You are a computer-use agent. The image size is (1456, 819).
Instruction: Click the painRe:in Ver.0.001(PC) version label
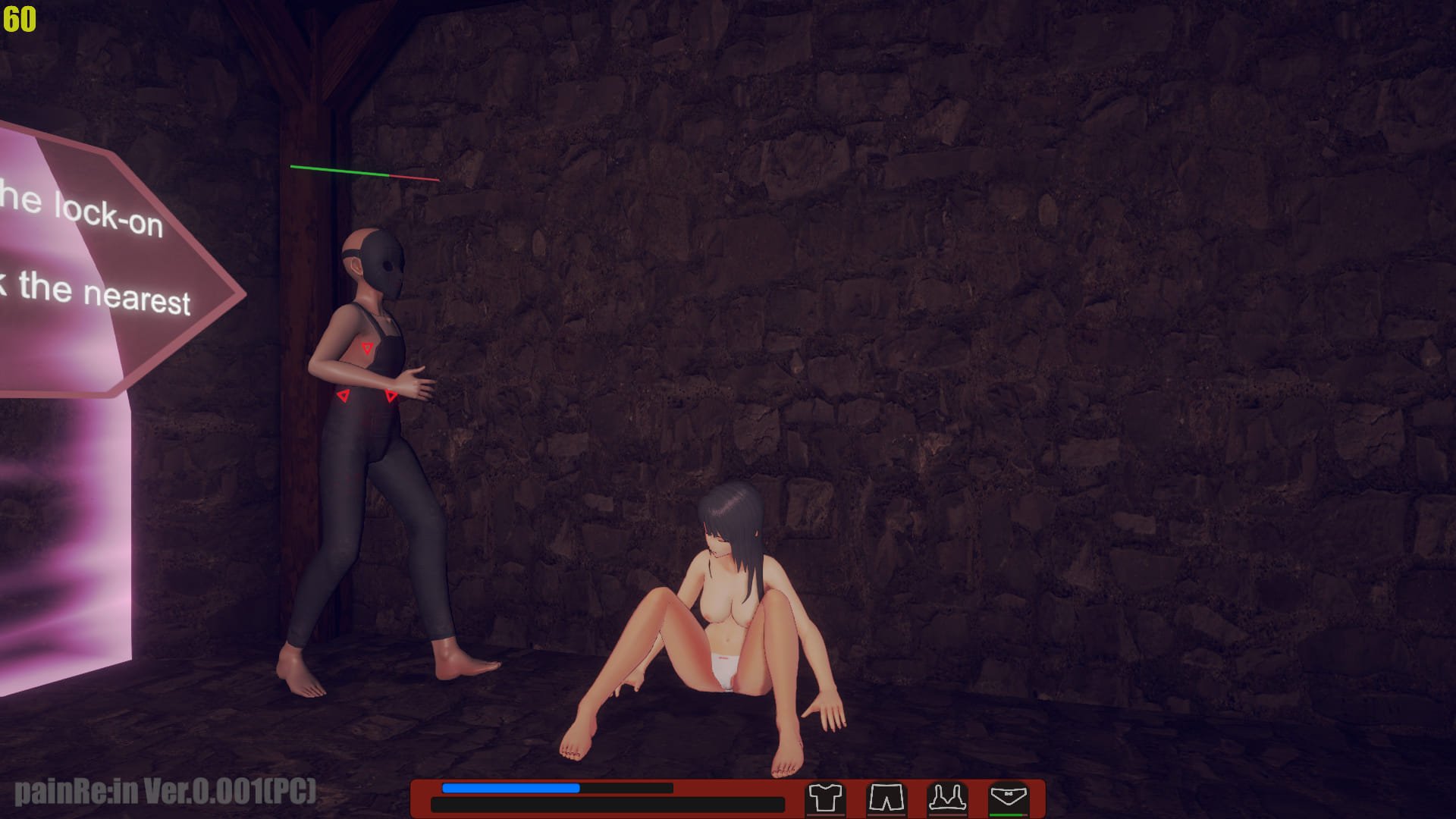[x=165, y=792]
